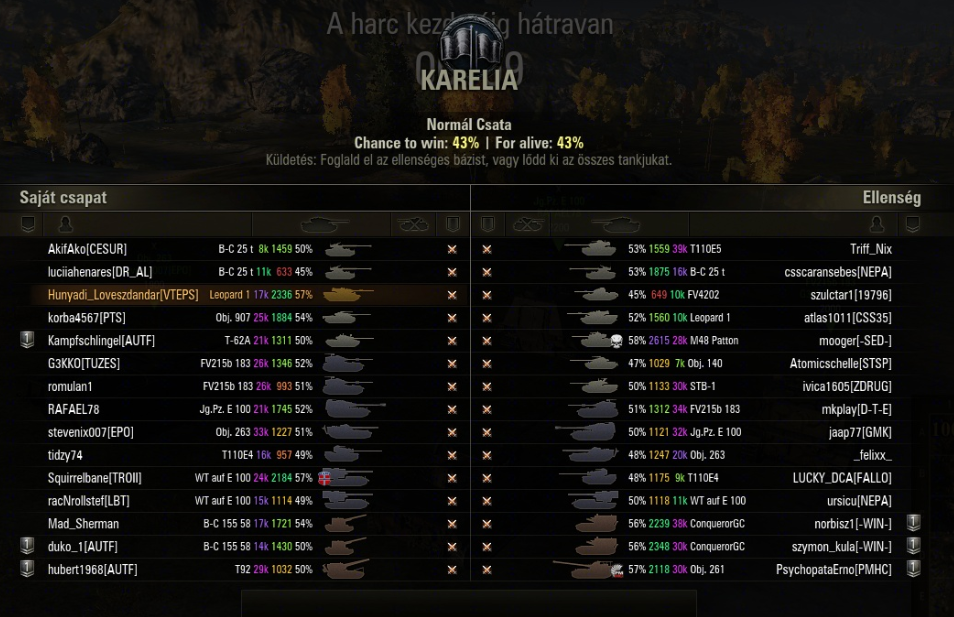This screenshot has height=617, width=954.
Task: Select luciiahenares[DR_AL] player row
Action: [100, 272]
